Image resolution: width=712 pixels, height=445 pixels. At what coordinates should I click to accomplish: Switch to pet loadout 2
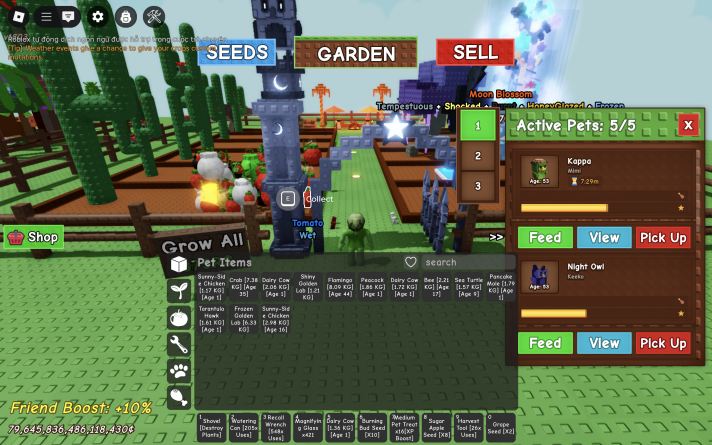tap(478, 156)
